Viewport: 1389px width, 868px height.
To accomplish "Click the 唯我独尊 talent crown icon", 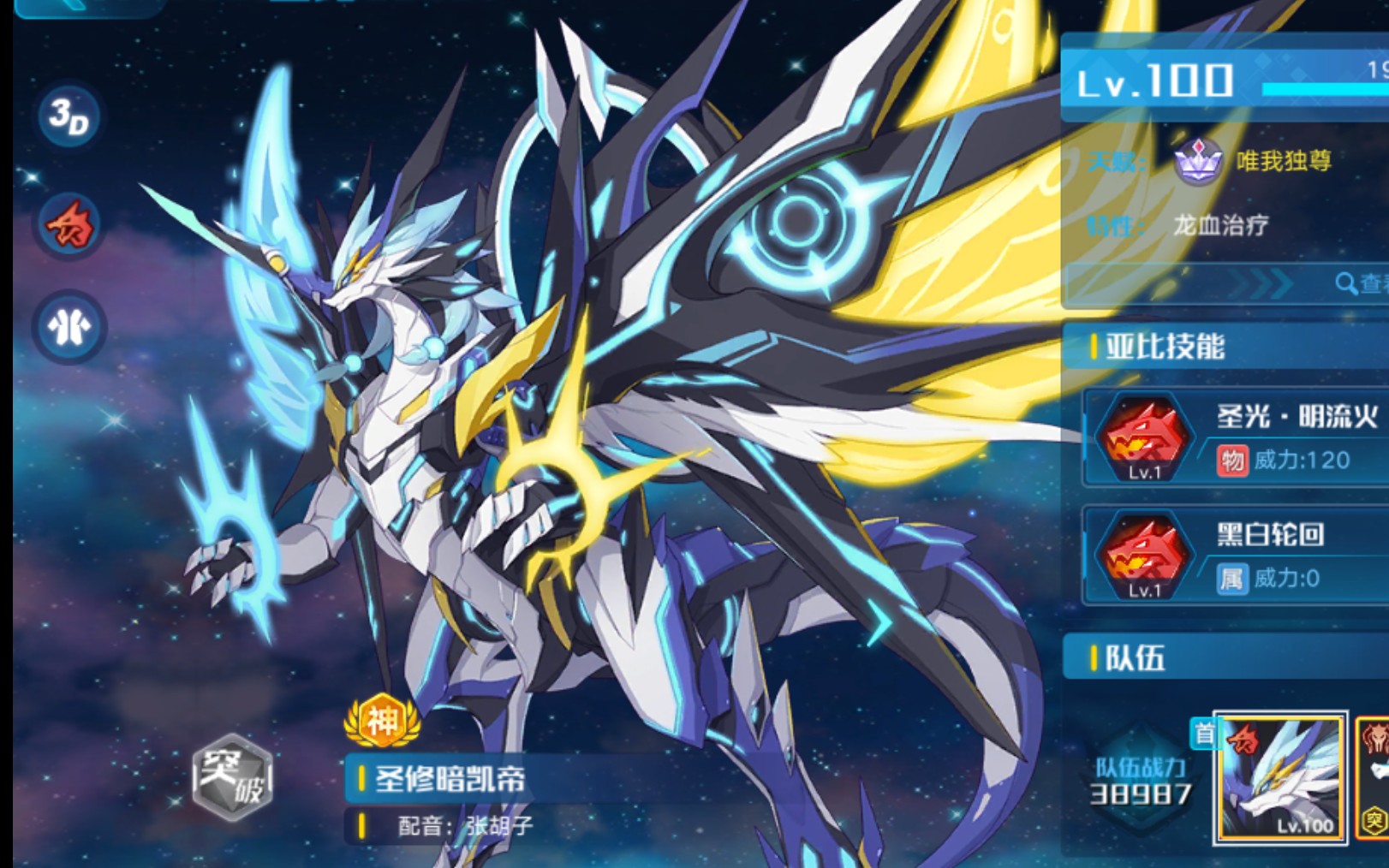I will pyautogui.click(x=1197, y=160).
